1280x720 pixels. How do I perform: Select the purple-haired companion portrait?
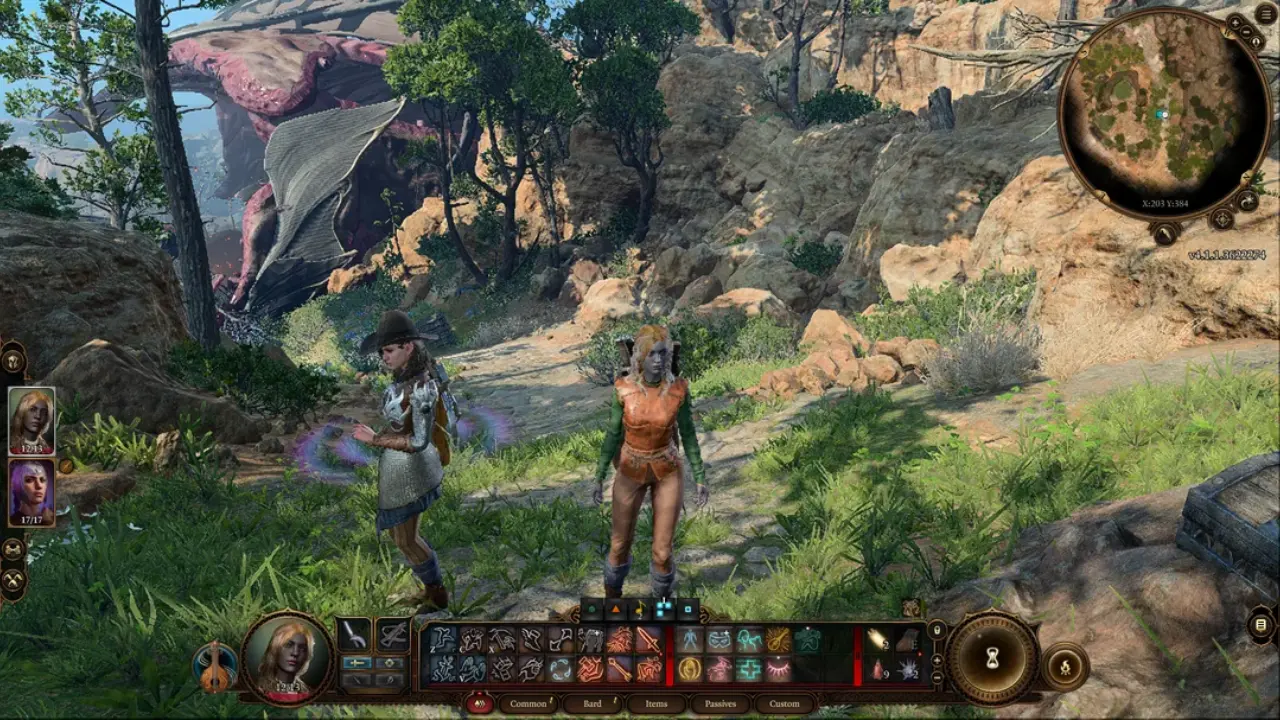[x=31, y=492]
